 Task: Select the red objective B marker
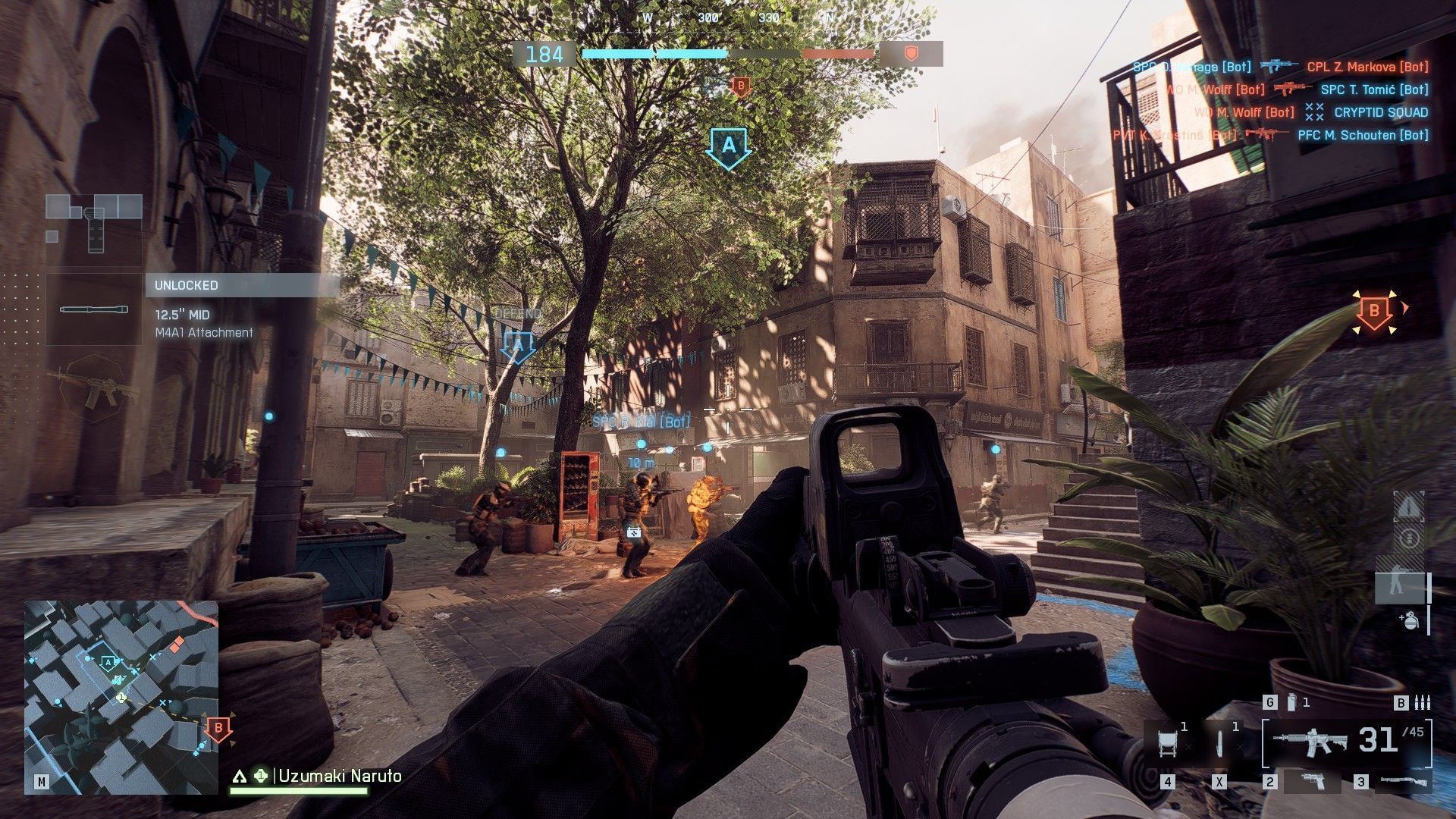click(1373, 311)
